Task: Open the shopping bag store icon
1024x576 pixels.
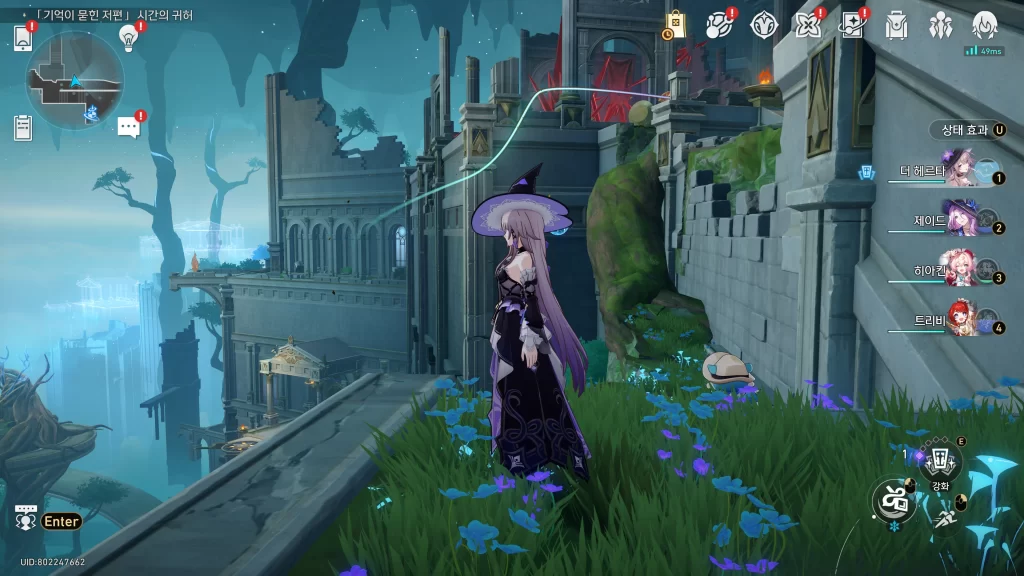Action: (x=675, y=25)
